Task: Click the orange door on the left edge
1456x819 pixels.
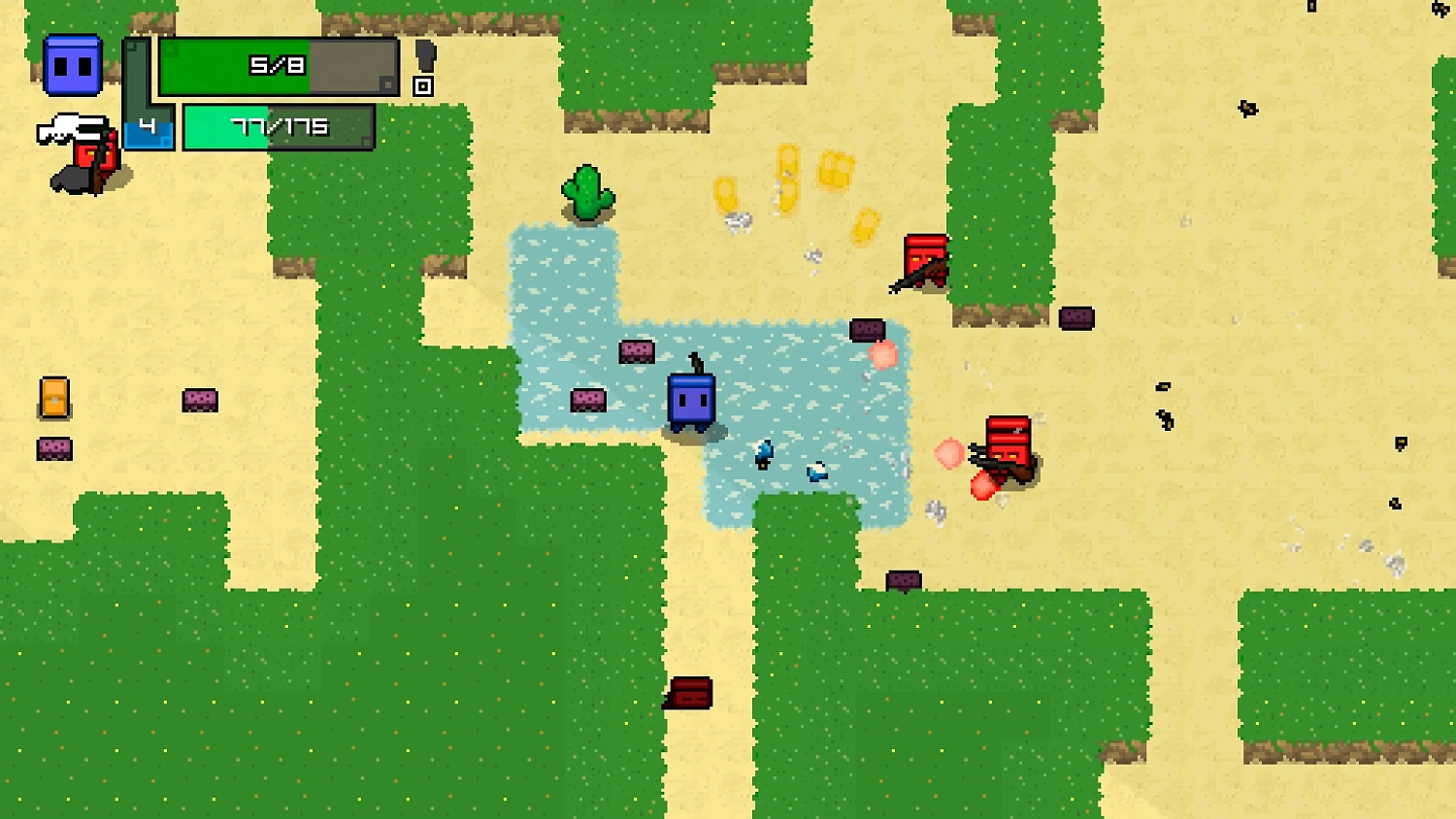Action: [54, 399]
